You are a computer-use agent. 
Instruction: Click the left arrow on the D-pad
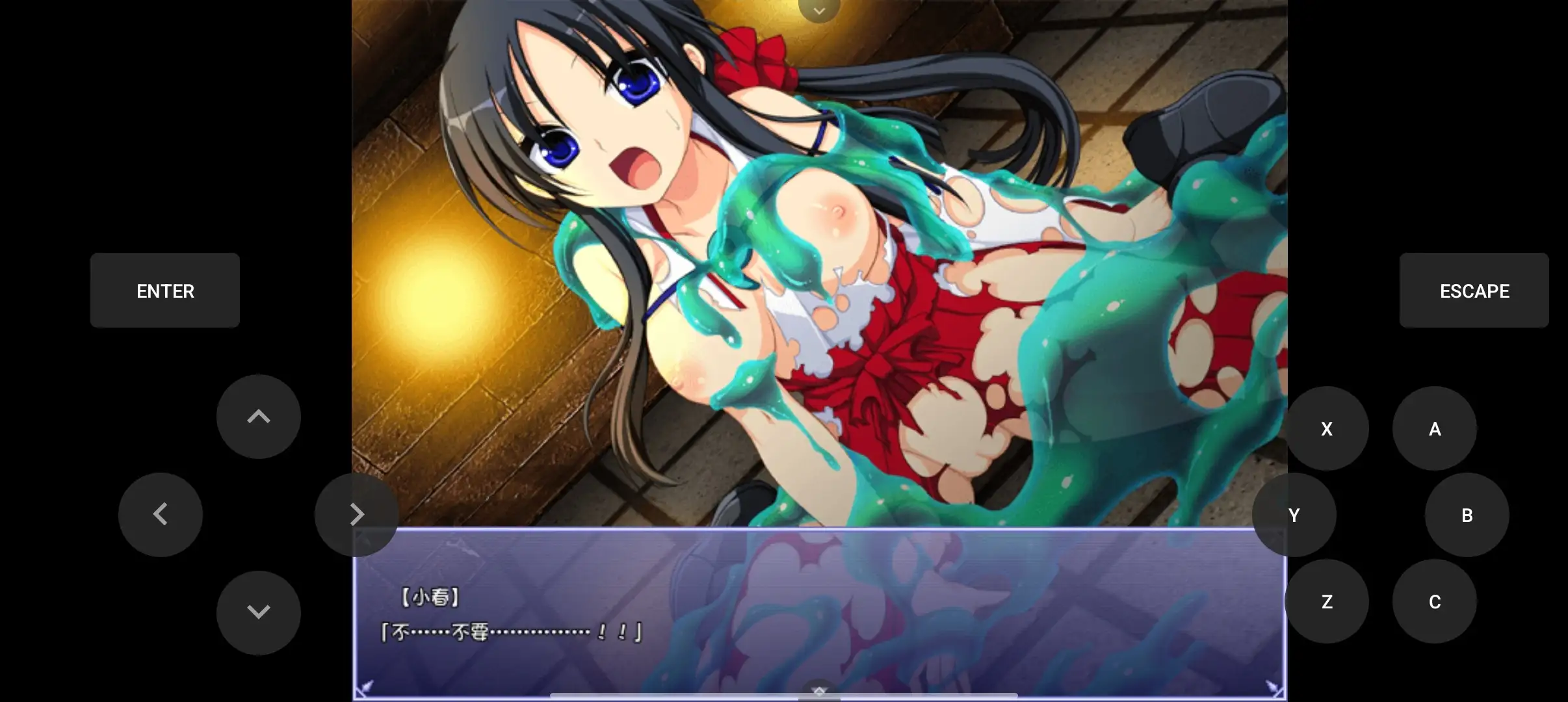point(161,514)
